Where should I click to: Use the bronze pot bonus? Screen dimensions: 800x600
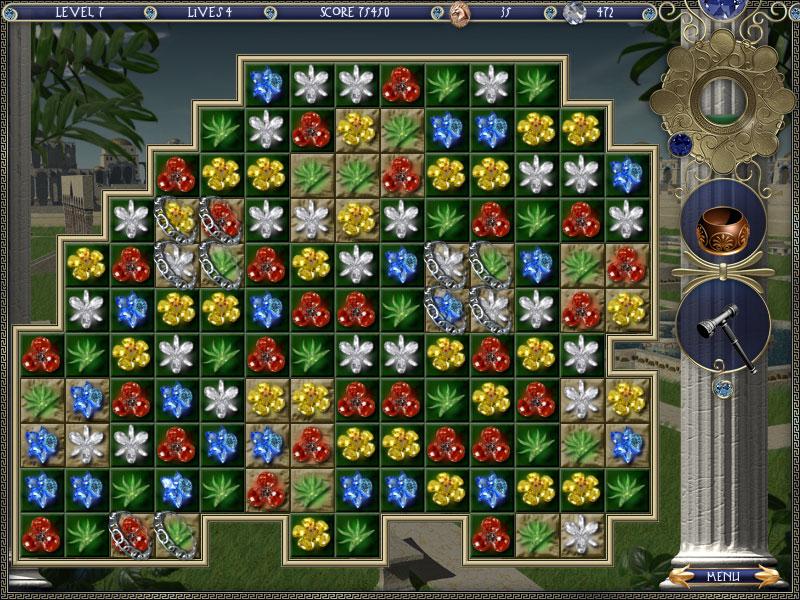click(723, 227)
